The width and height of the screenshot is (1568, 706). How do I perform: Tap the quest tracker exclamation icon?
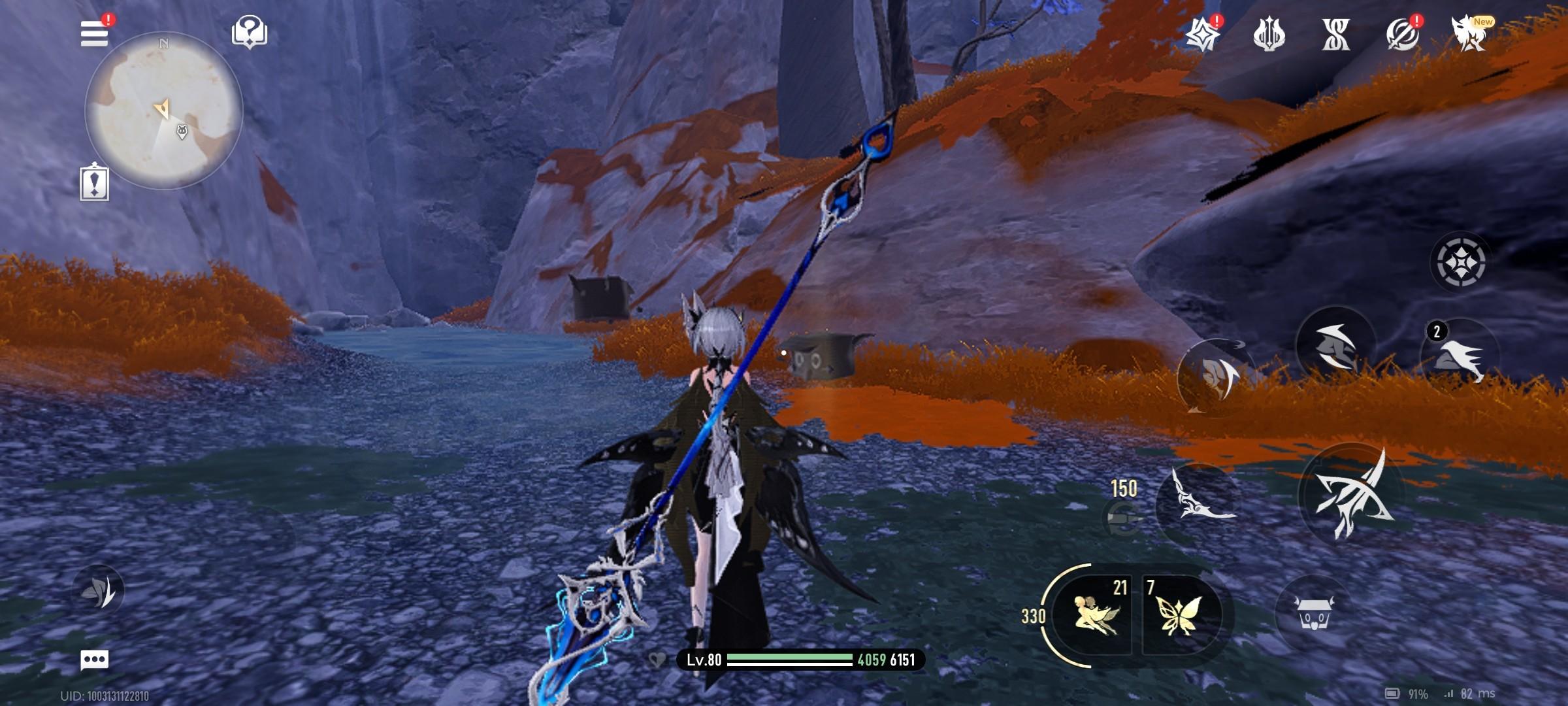[95, 182]
